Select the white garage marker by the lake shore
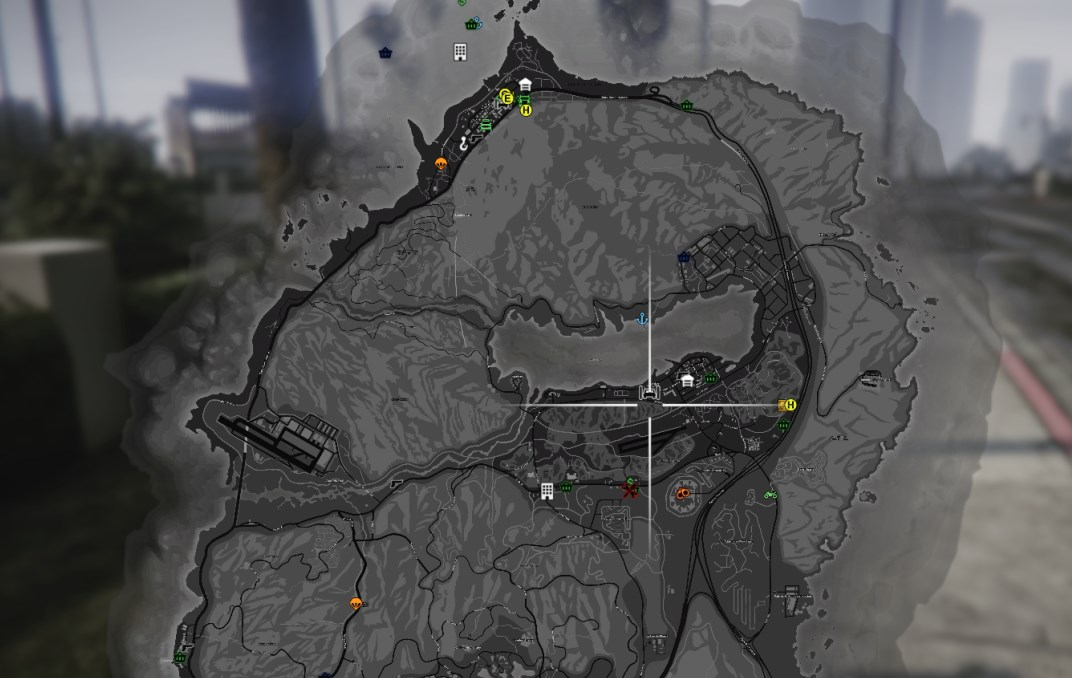1072x678 pixels. [687, 380]
